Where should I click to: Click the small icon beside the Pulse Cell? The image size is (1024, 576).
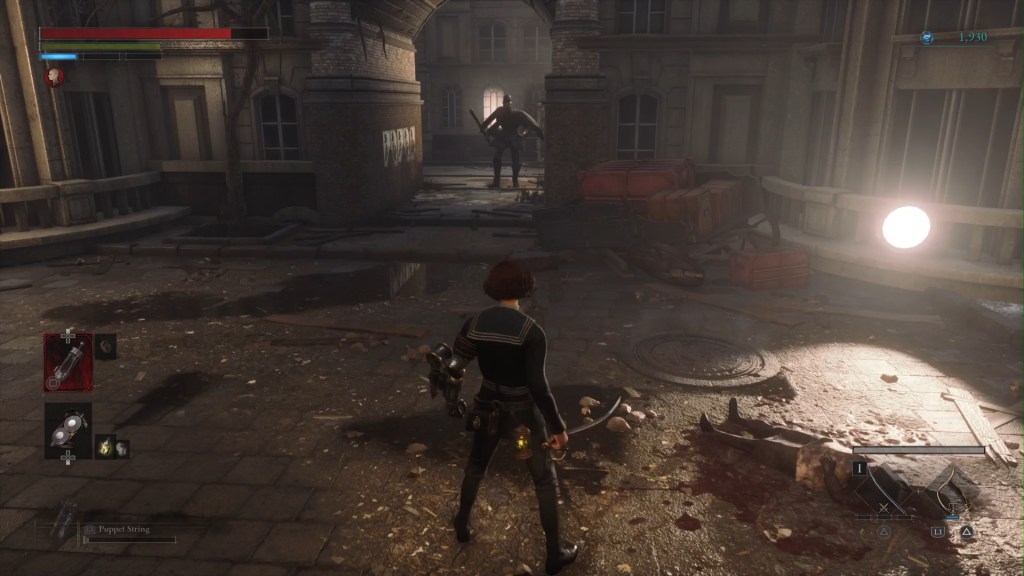(x=106, y=345)
